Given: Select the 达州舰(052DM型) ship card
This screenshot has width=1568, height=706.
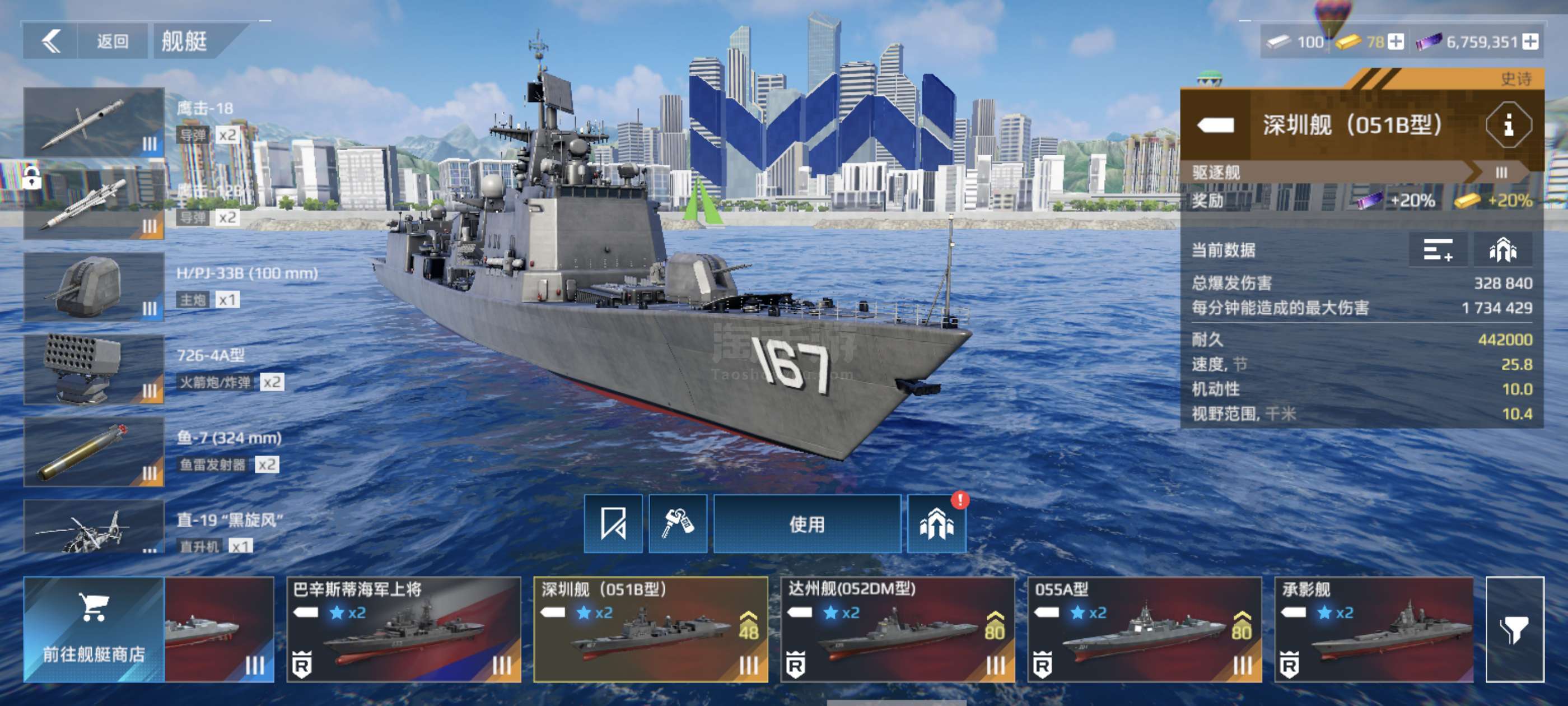Looking at the screenshot, I should pos(897,629).
